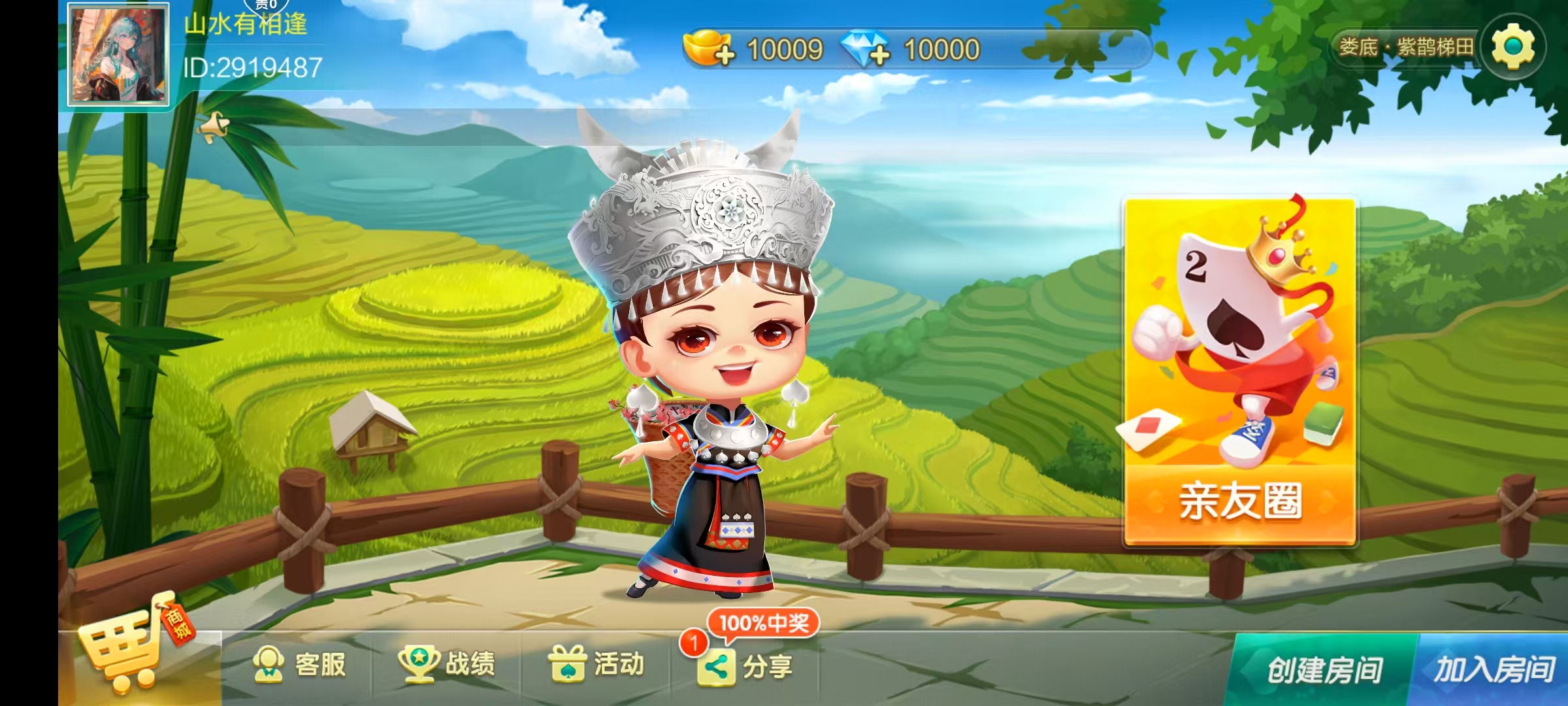Viewport: 1568px width, 706px height.
Task: Tap 创建房间 to create a room
Action: pyautogui.click(x=1323, y=670)
